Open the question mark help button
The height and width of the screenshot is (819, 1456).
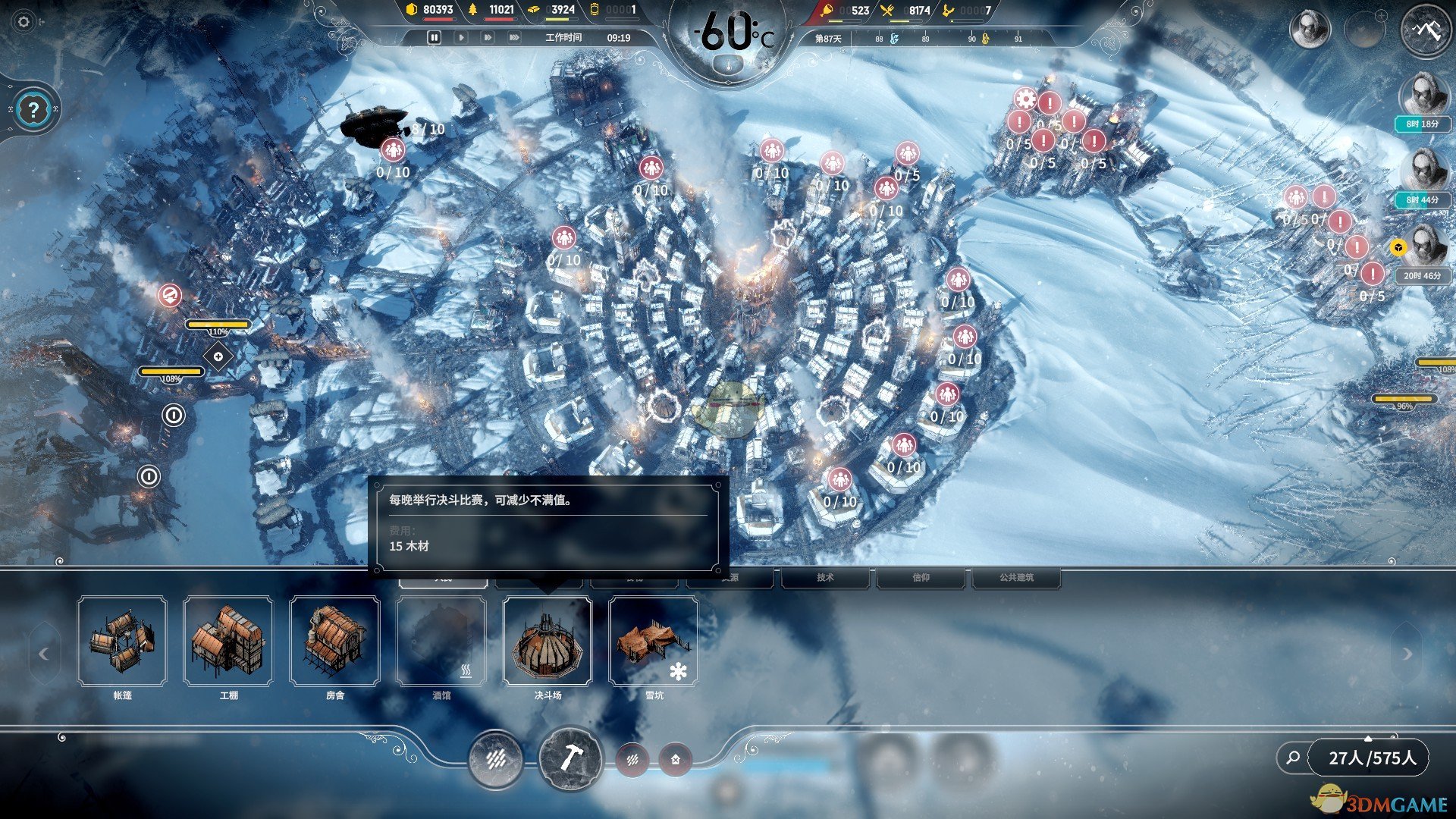coord(33,110)
